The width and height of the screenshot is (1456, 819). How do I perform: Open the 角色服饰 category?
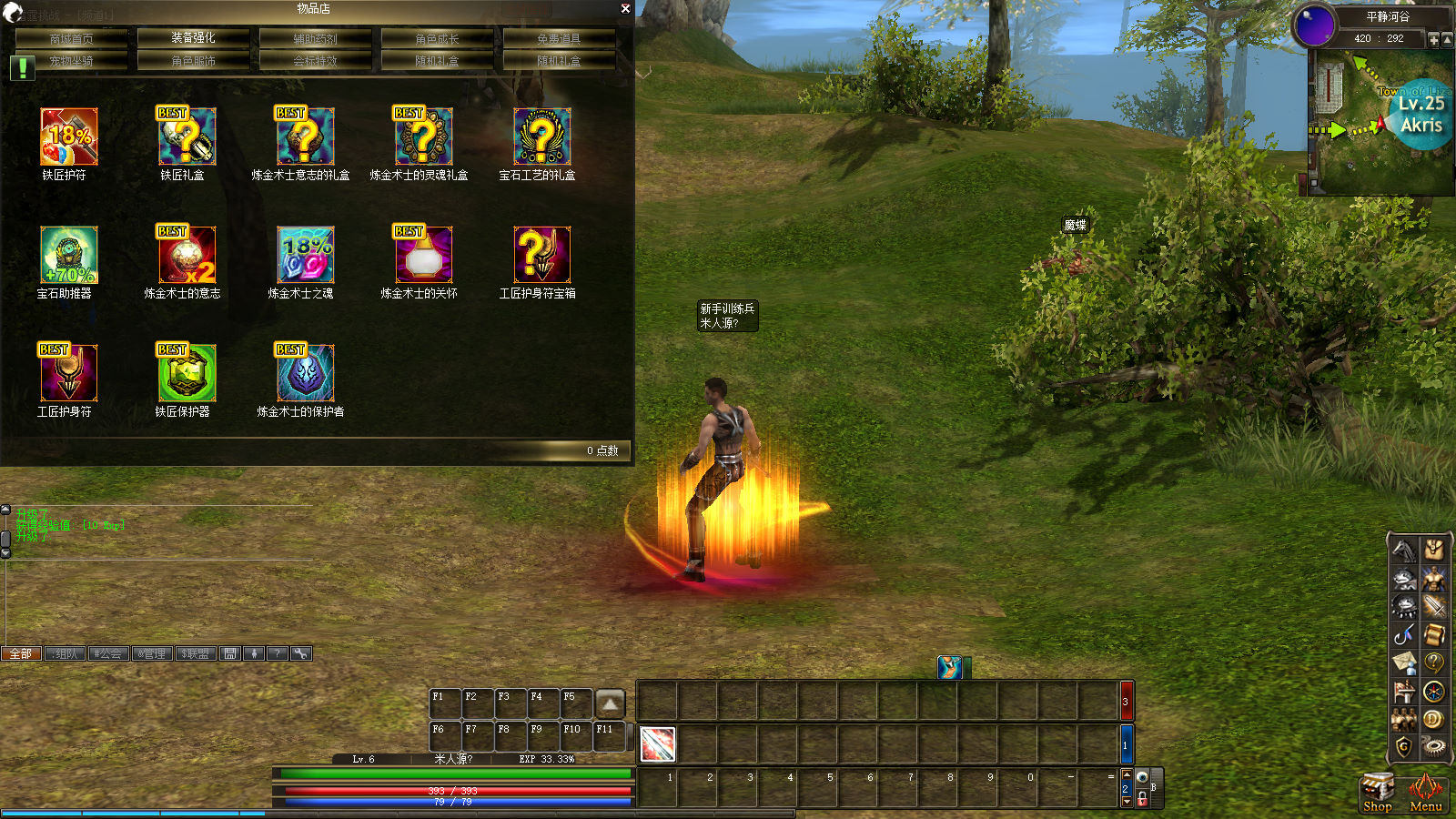[x=193, y=61]
